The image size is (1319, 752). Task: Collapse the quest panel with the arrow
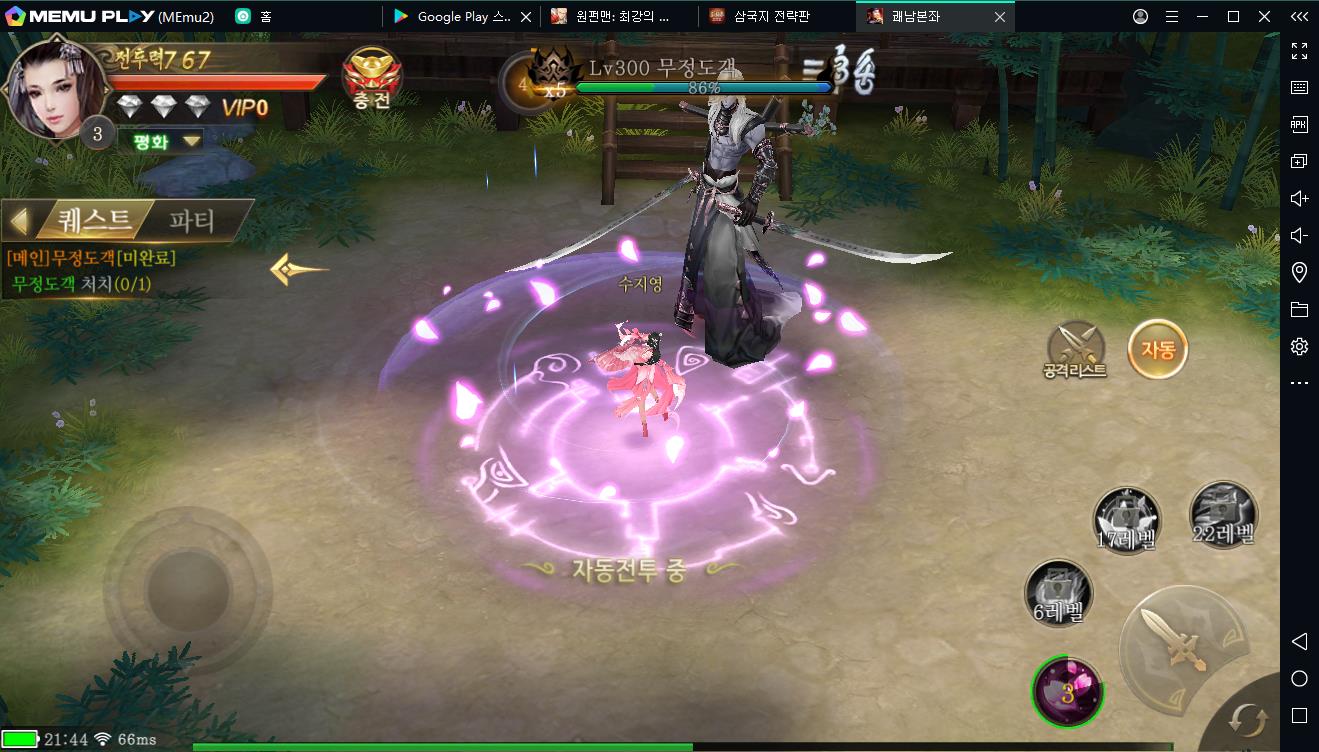(x=19, y=219)
